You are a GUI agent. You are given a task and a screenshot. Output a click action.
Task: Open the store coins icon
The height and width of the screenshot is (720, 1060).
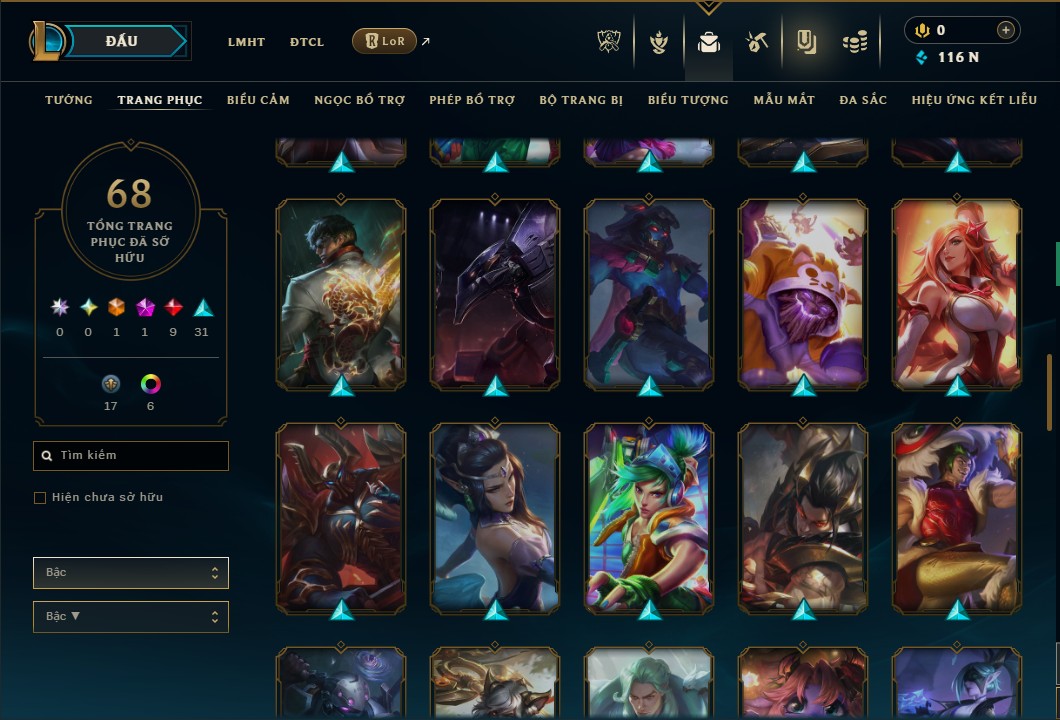coord(854,42)
